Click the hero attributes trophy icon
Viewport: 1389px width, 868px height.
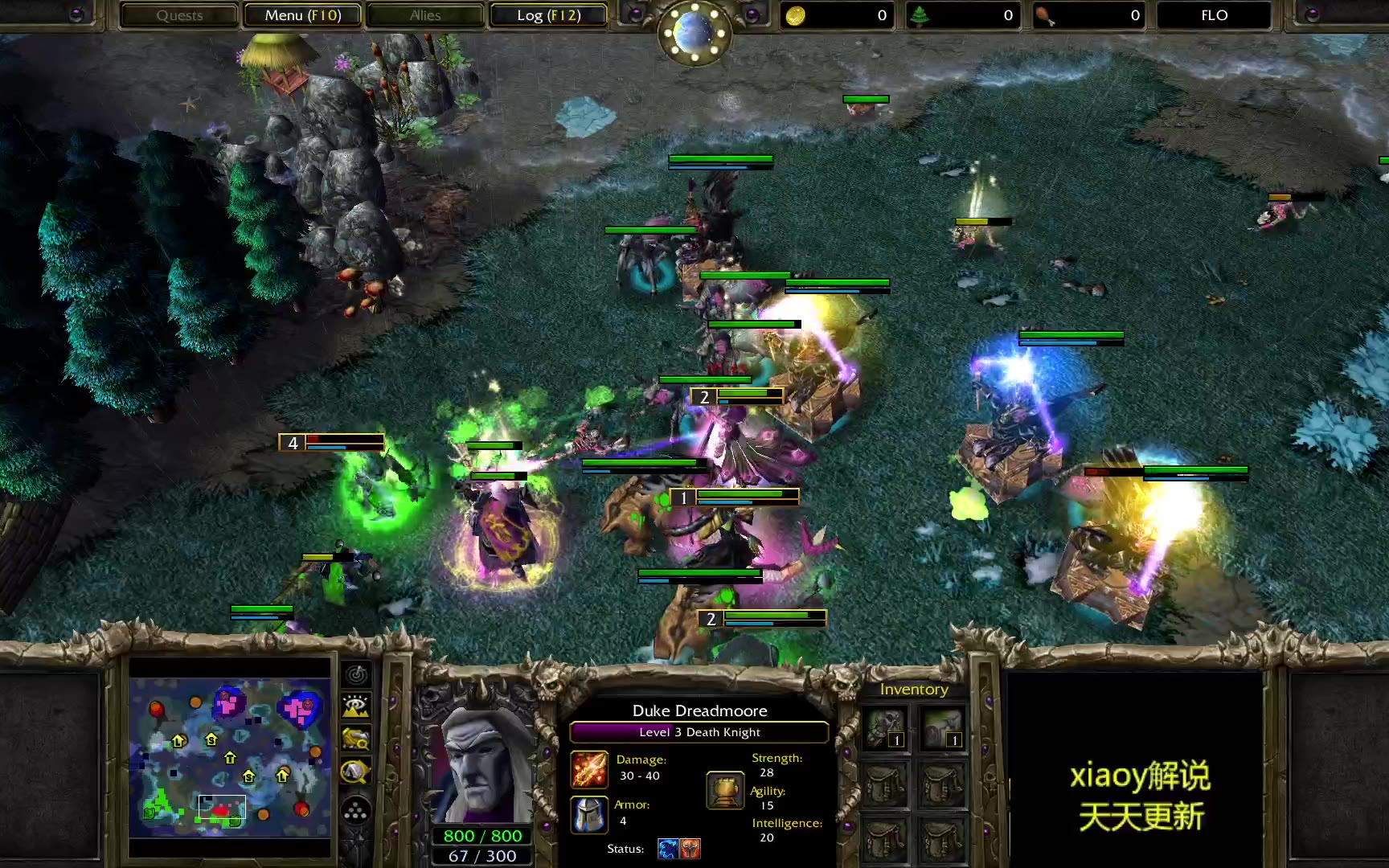[725, 789]
